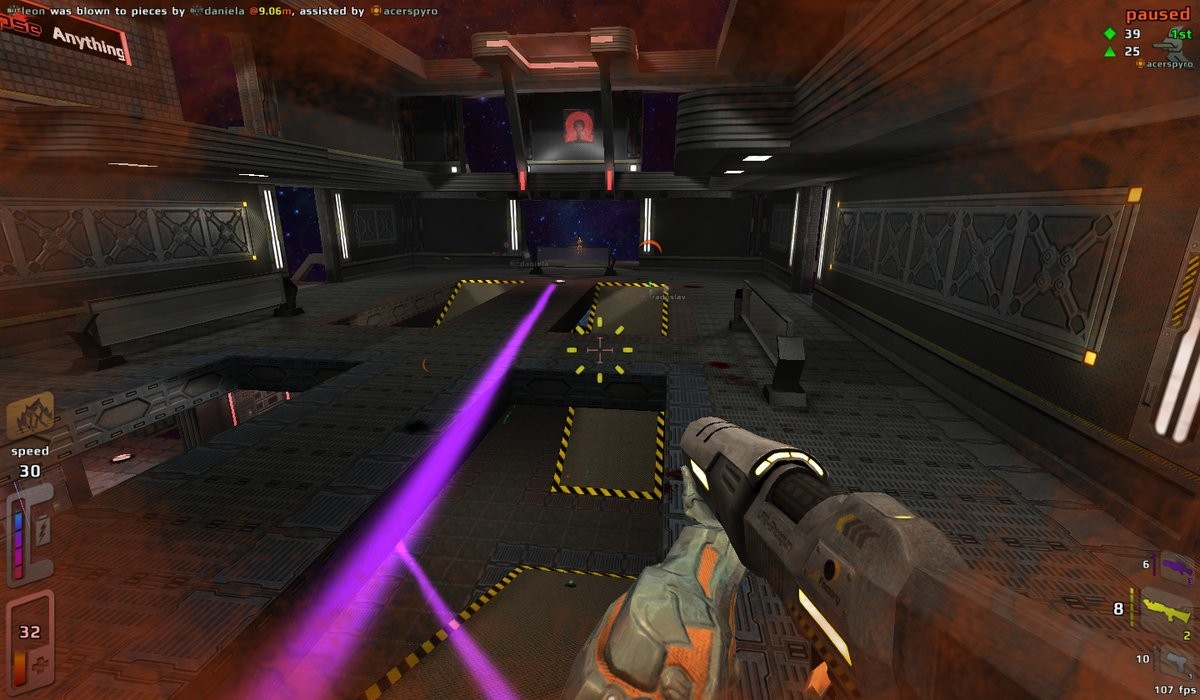Screen dimensions: 1200x700
Task: Switch to the gray pistol weapon slot
Action: tap(1176, 660)
